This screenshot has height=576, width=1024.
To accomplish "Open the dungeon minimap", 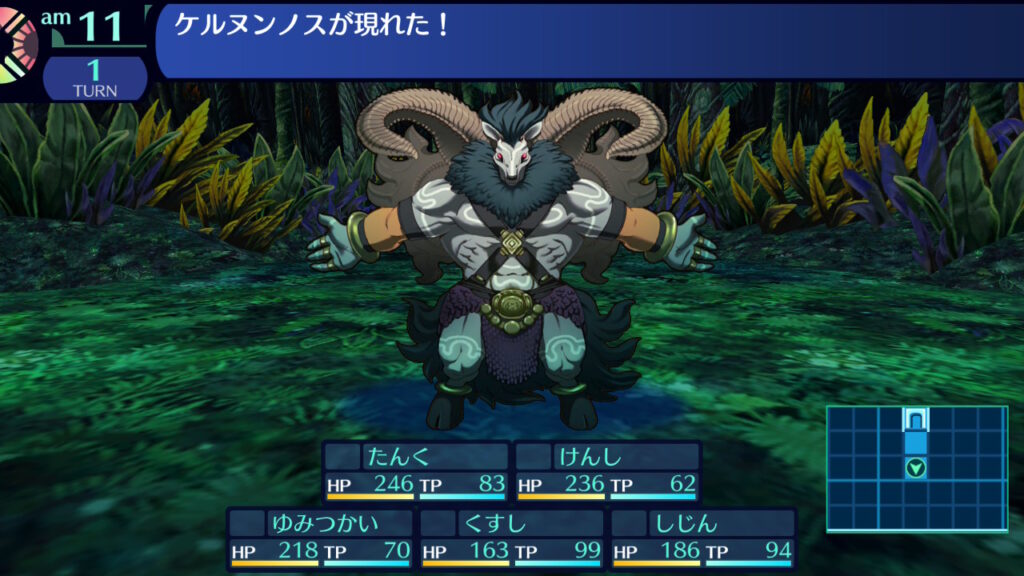I will tap(916, 467).
